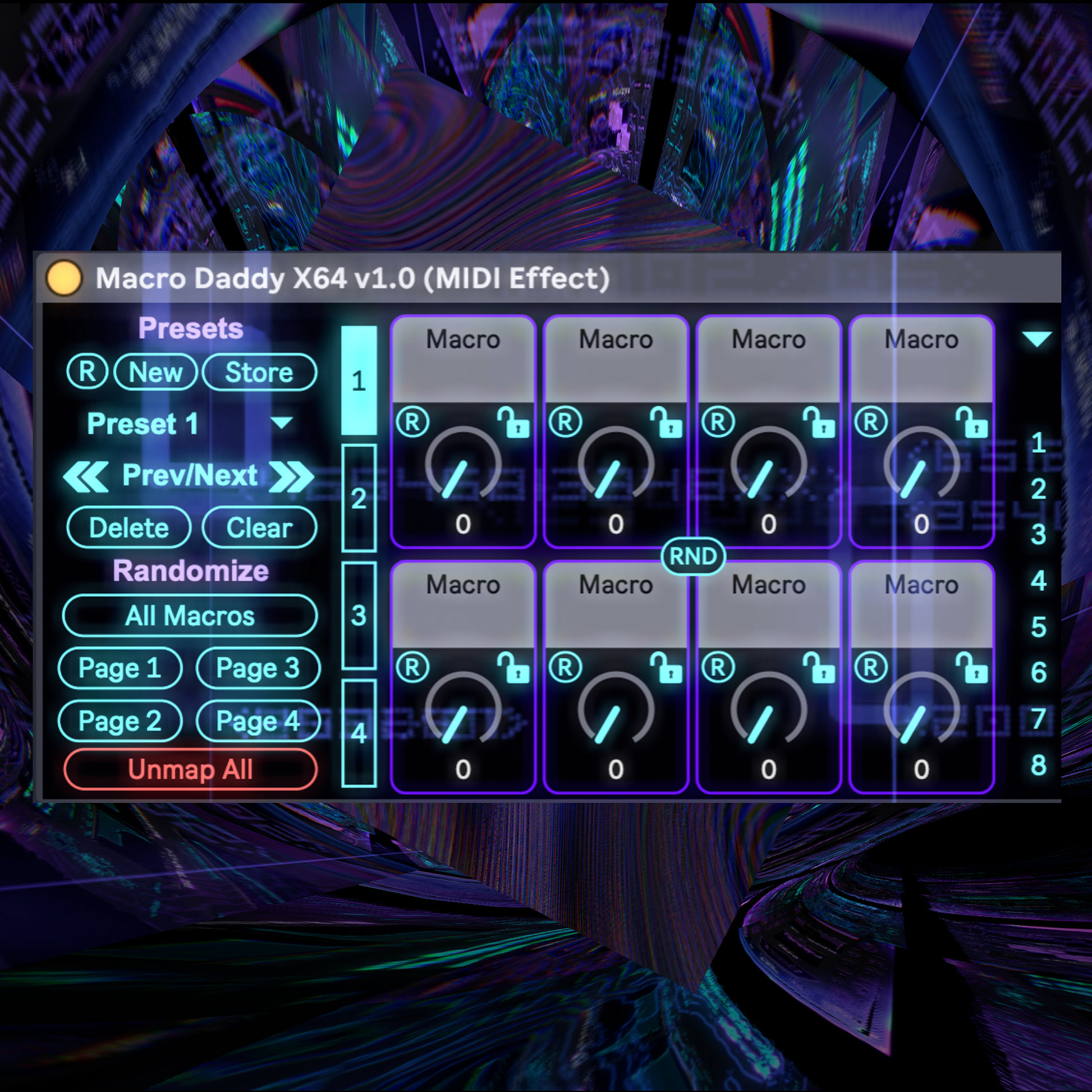Expand the triangle menu above the number column
The width and height of the screenshot is (1092, 1092).
pos(1036,338)
